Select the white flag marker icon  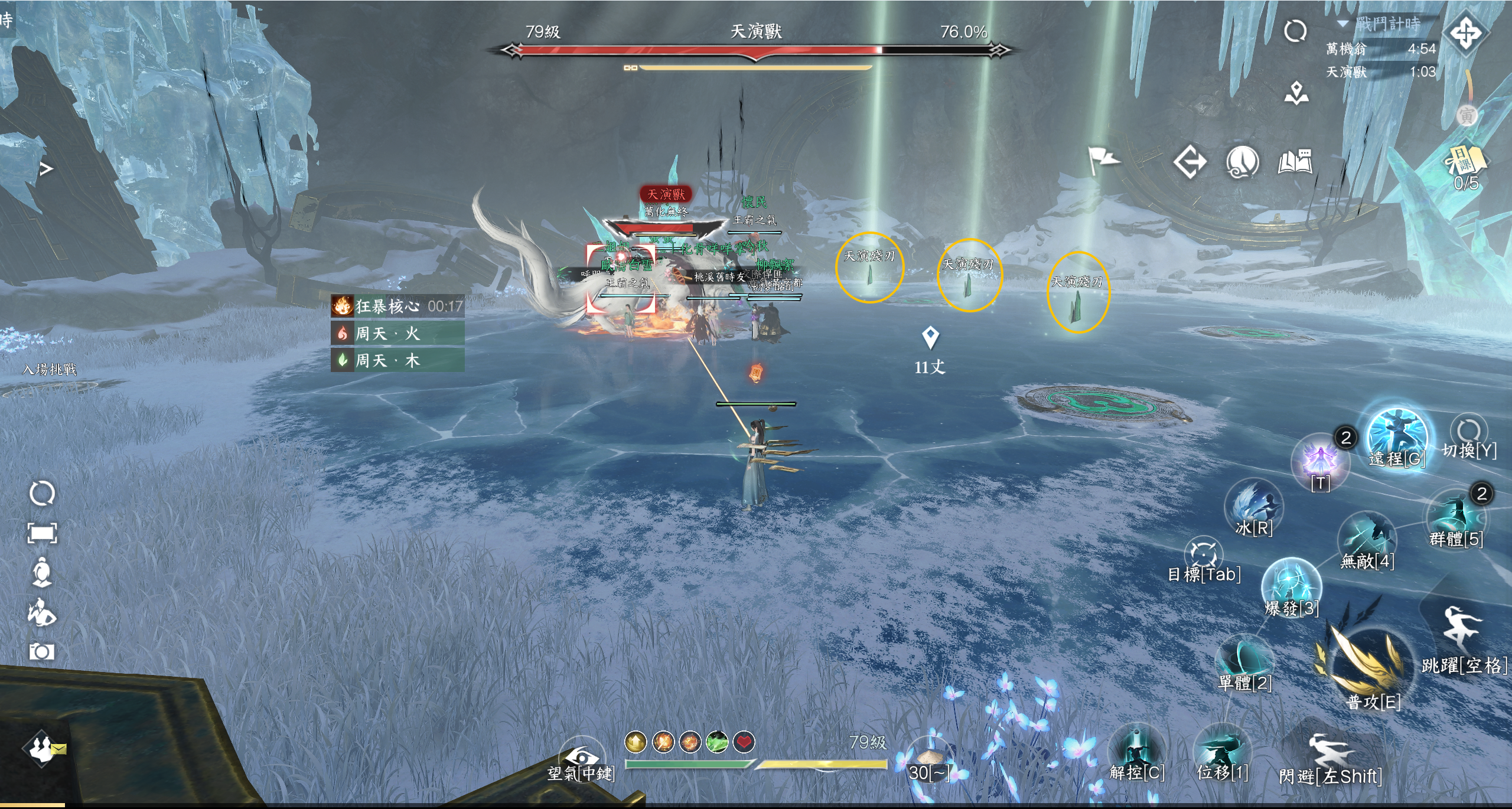pyautogui.click(x=1103, y=159)
